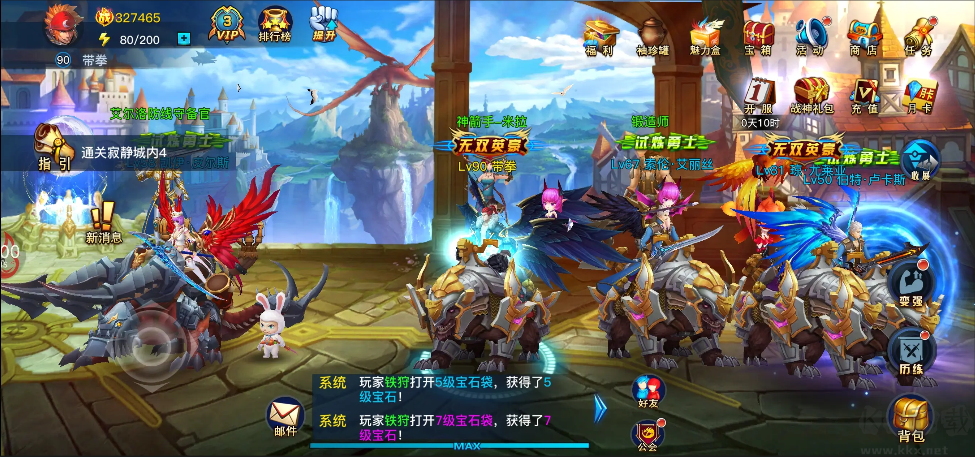Show the 排行榜 ranking board
The height and width of the screenshot is (457, 975).
pyautogui.click(x=275, y=26)
